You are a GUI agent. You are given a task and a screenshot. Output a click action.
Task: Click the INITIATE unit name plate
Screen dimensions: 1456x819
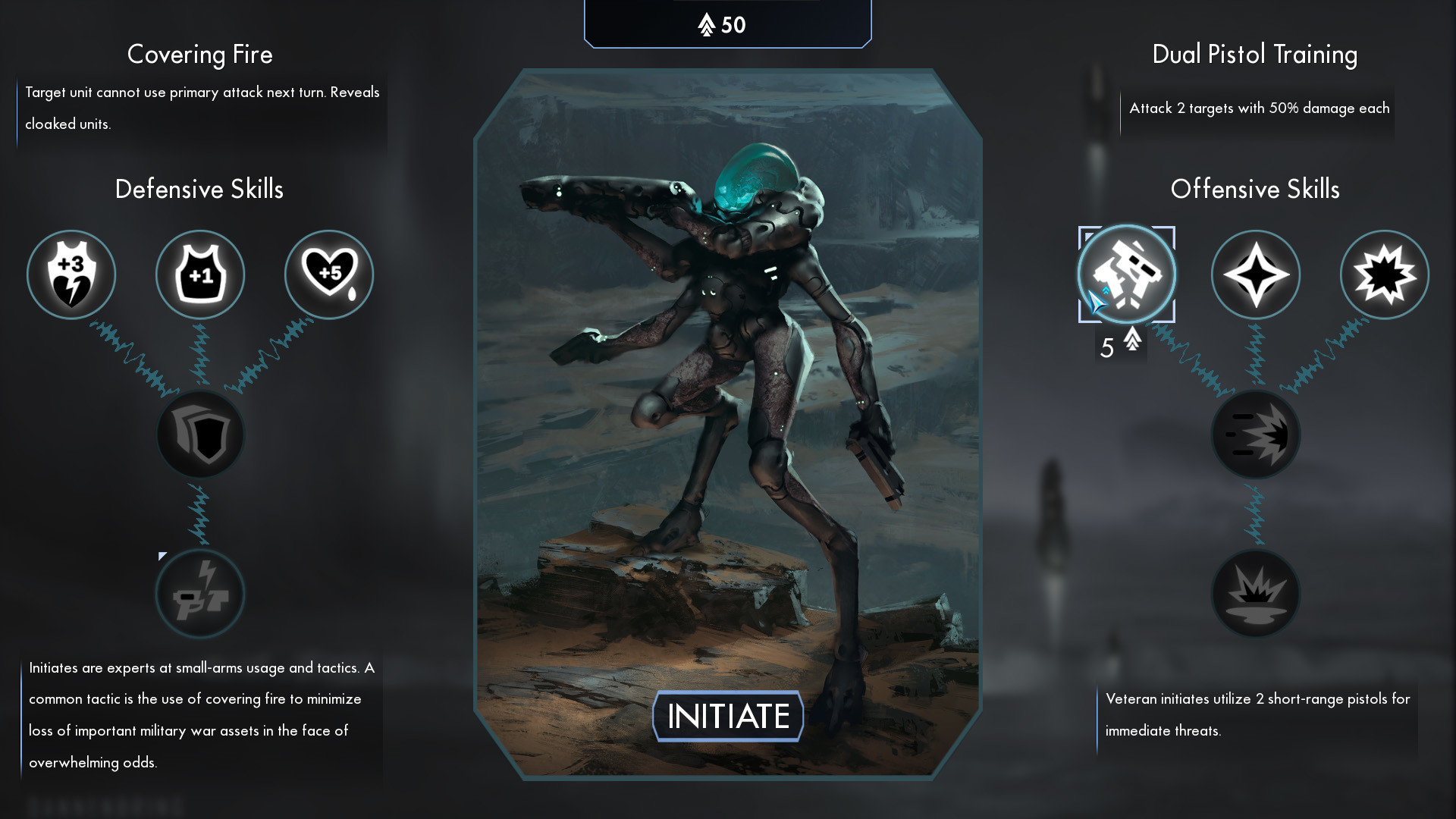(728, 716)
